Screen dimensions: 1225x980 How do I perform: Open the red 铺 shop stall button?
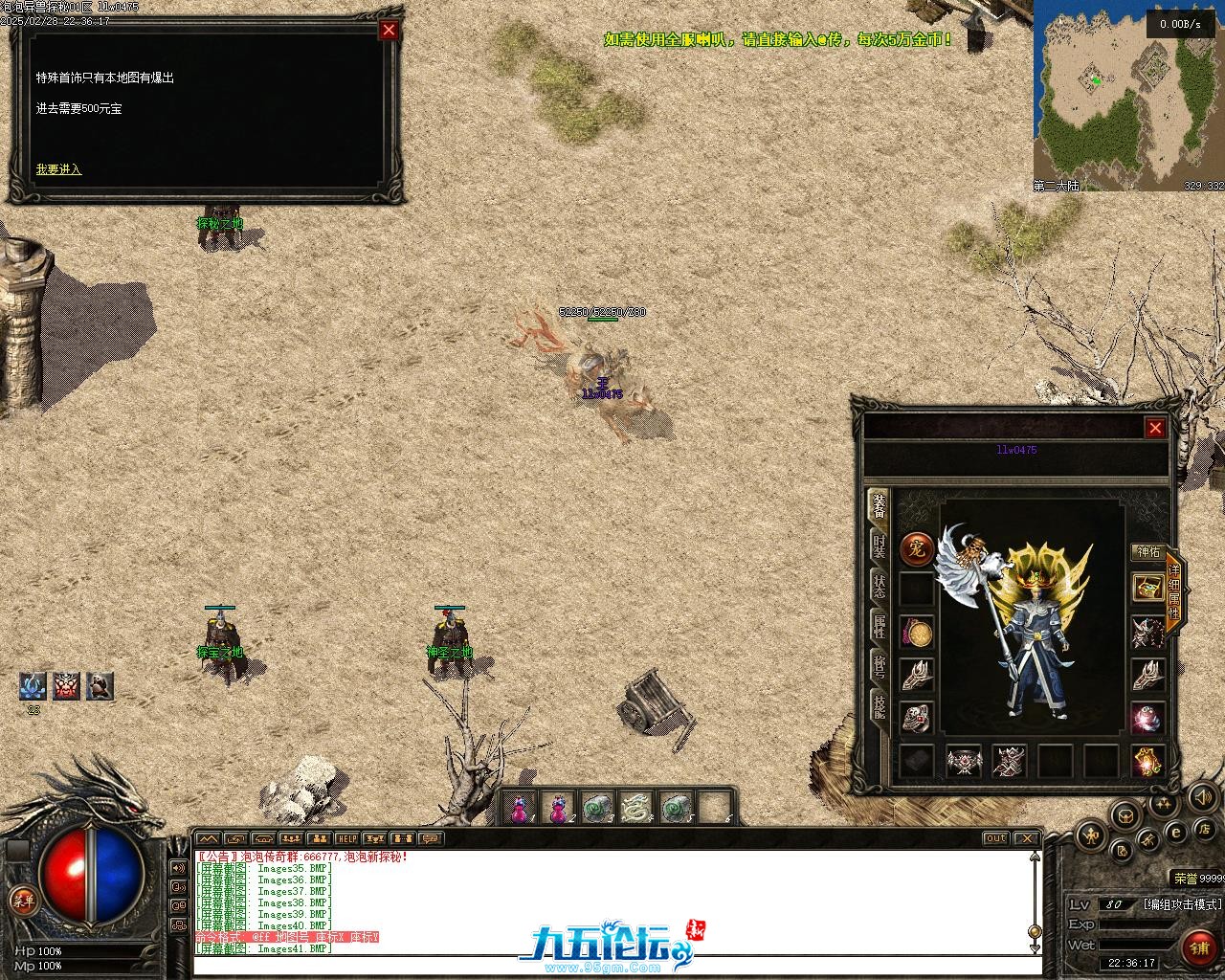tap(1199, 947)
